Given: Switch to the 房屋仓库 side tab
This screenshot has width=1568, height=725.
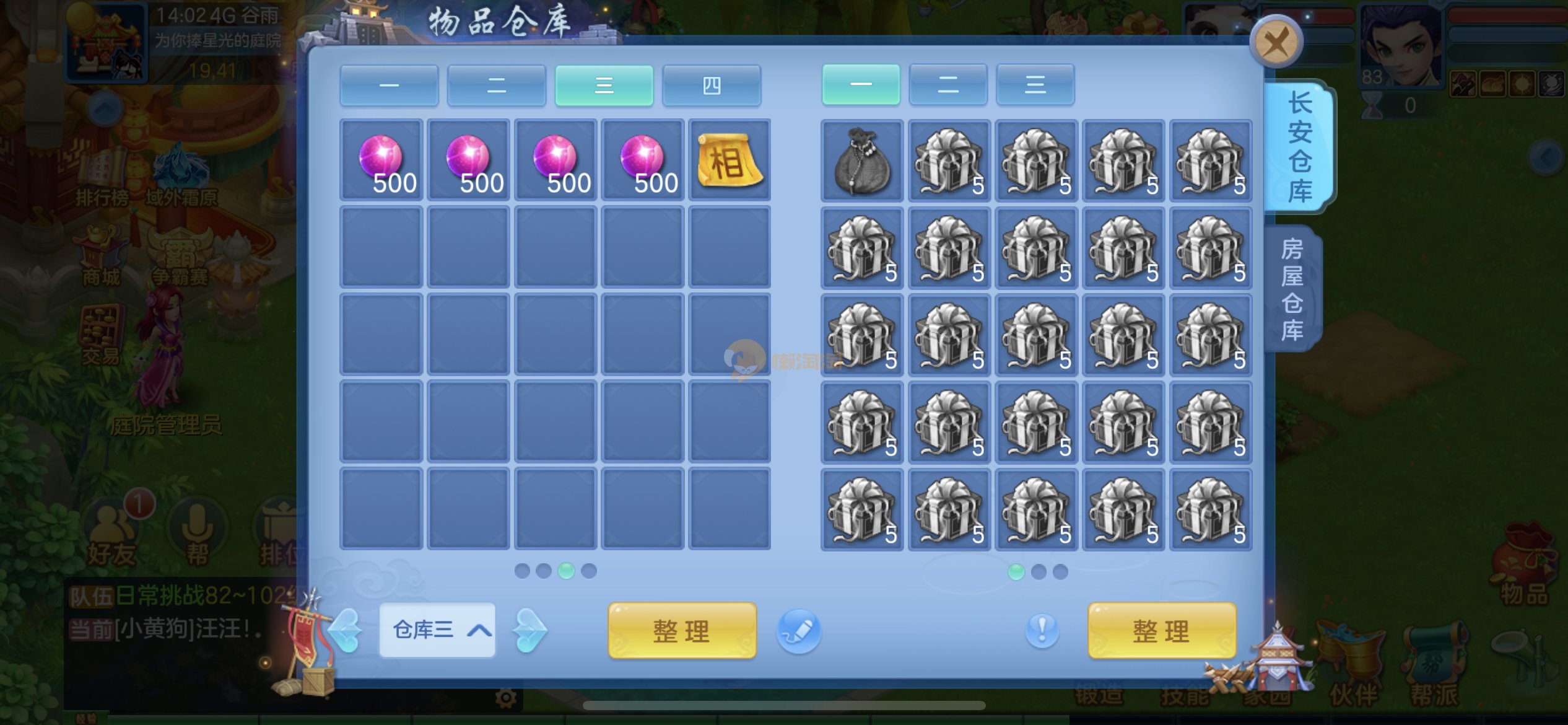Looking at the screenshot, I should tap(1293, 289).
